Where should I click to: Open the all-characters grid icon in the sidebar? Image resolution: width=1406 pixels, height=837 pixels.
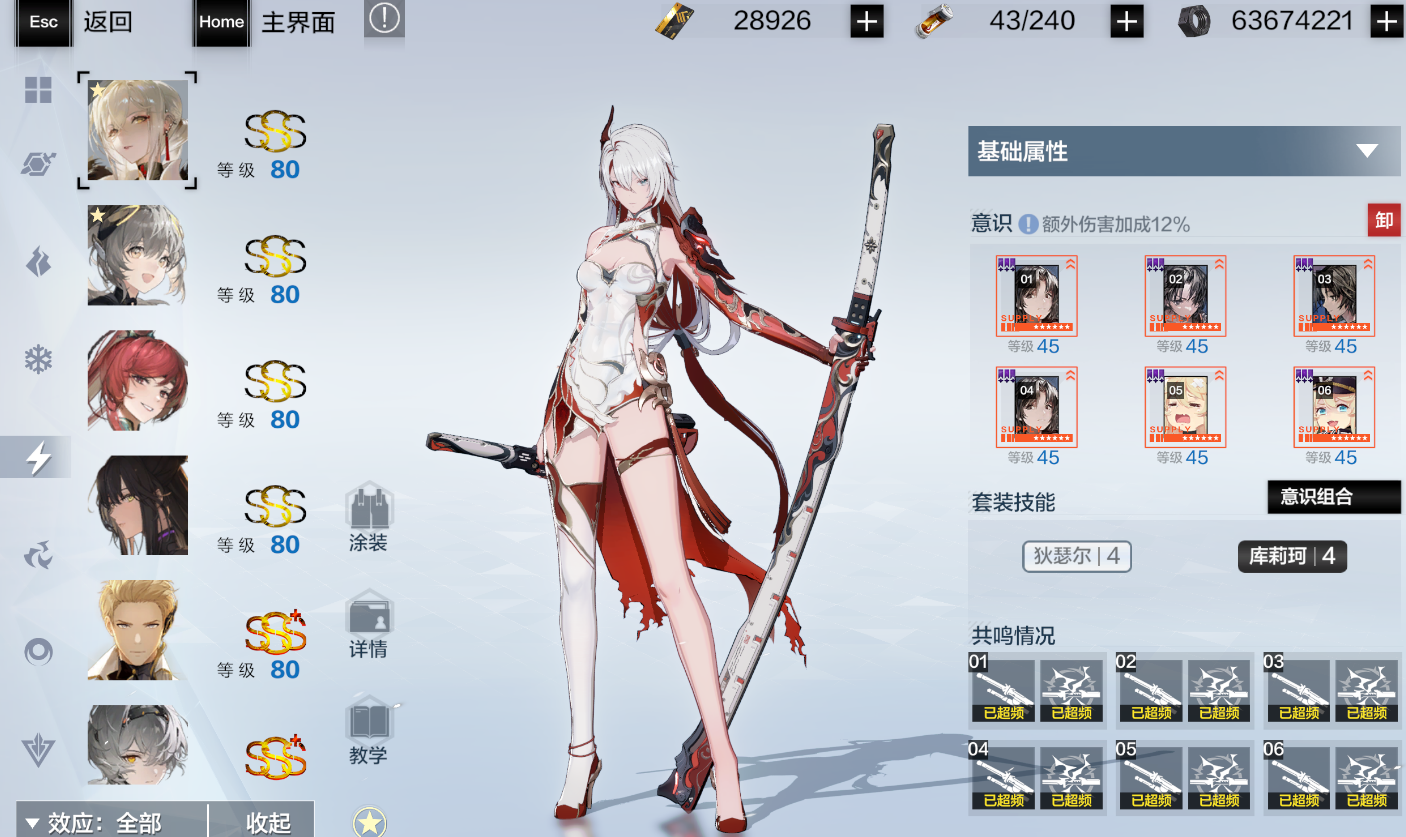tap(38, 90)
